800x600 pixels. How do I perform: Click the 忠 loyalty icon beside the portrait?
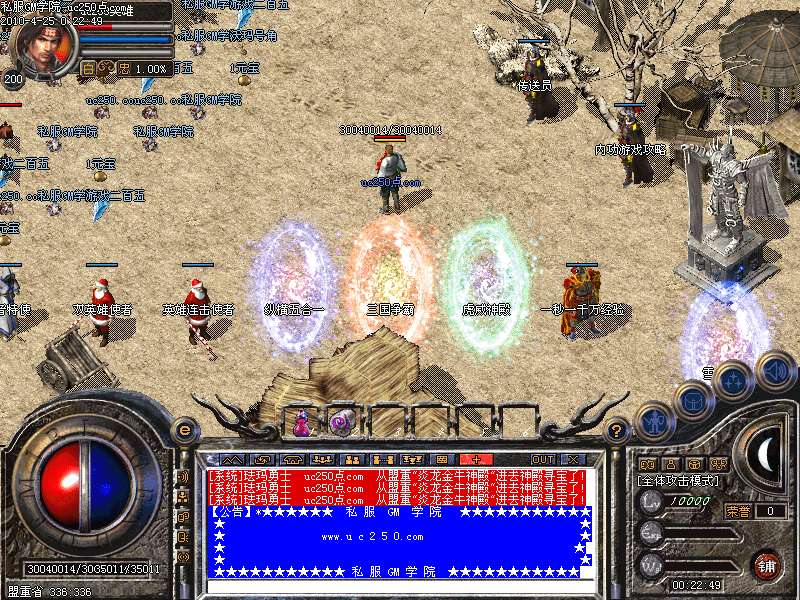click(x=124, y=68)
